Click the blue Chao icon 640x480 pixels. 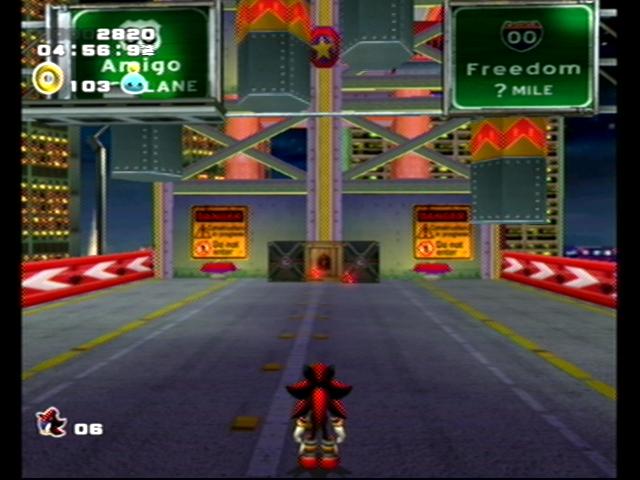pos(133,83)
